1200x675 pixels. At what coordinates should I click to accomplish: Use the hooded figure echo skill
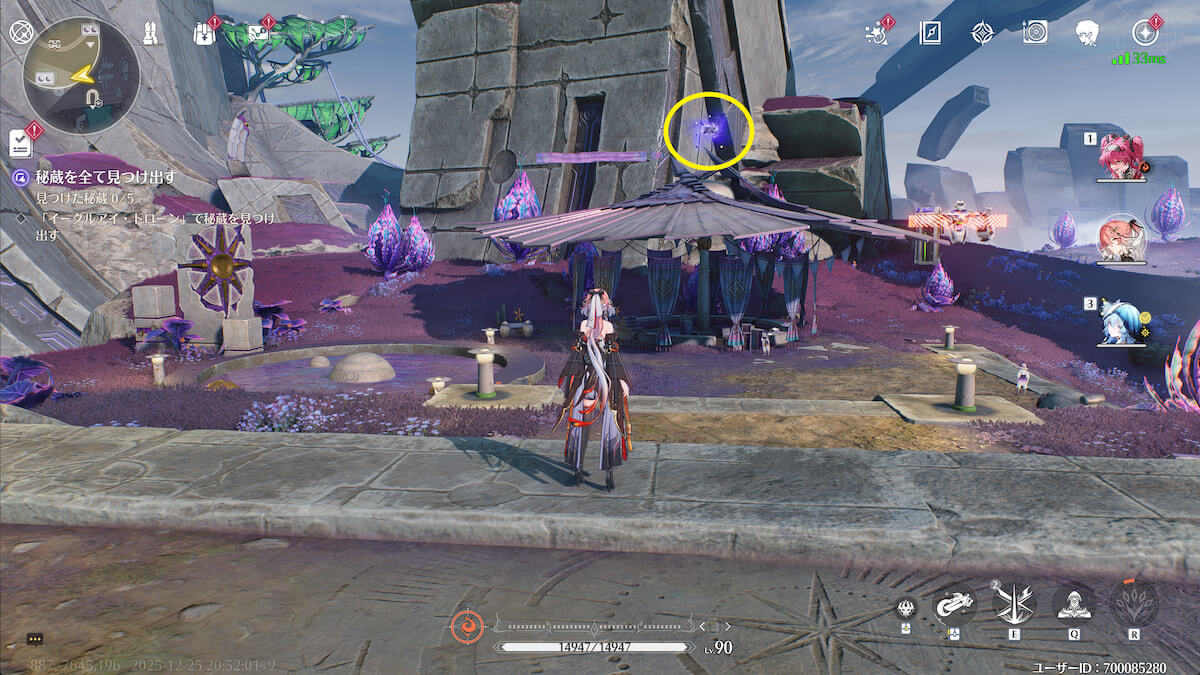[1073, 603]
